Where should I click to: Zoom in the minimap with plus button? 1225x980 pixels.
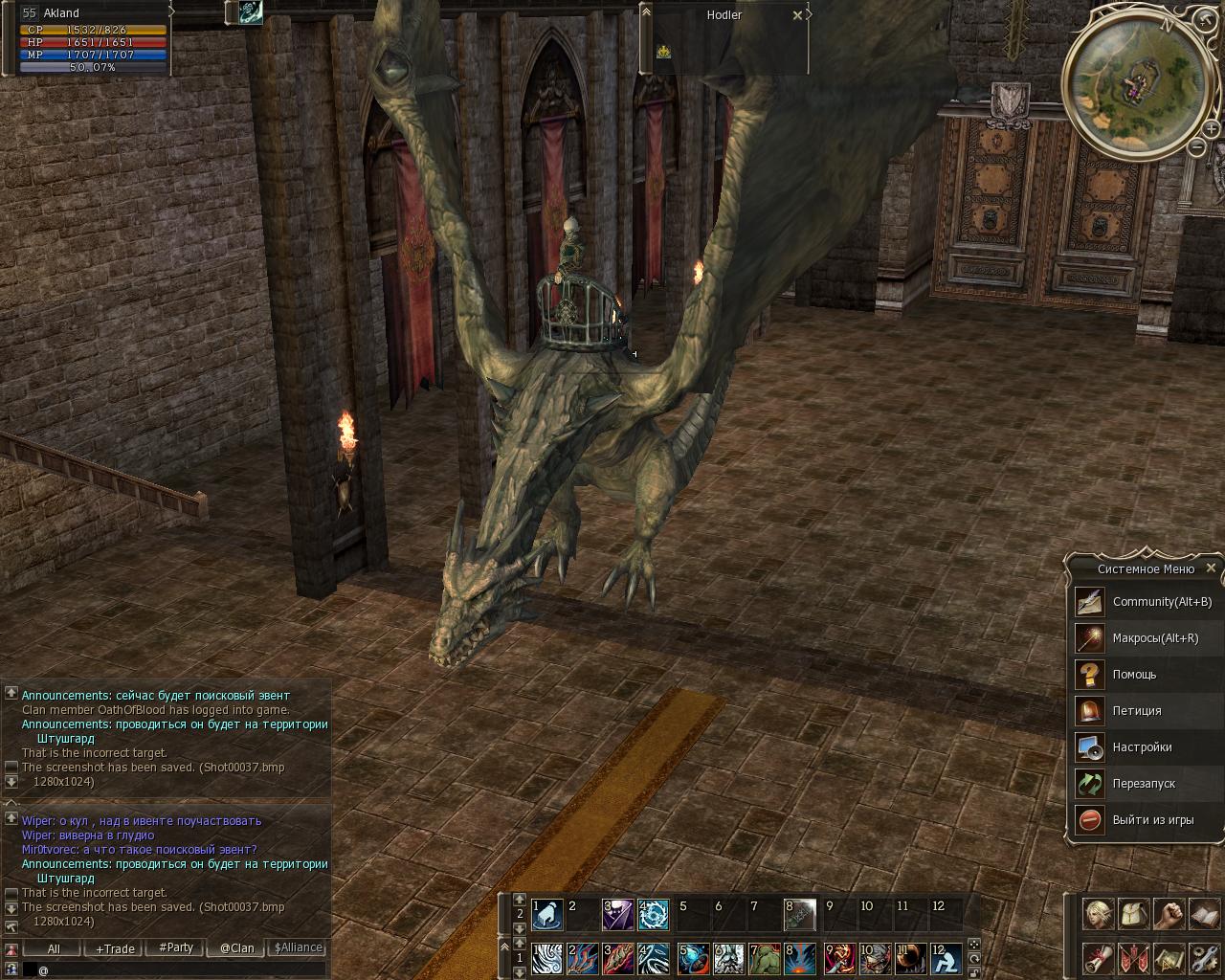point(1212,130)
